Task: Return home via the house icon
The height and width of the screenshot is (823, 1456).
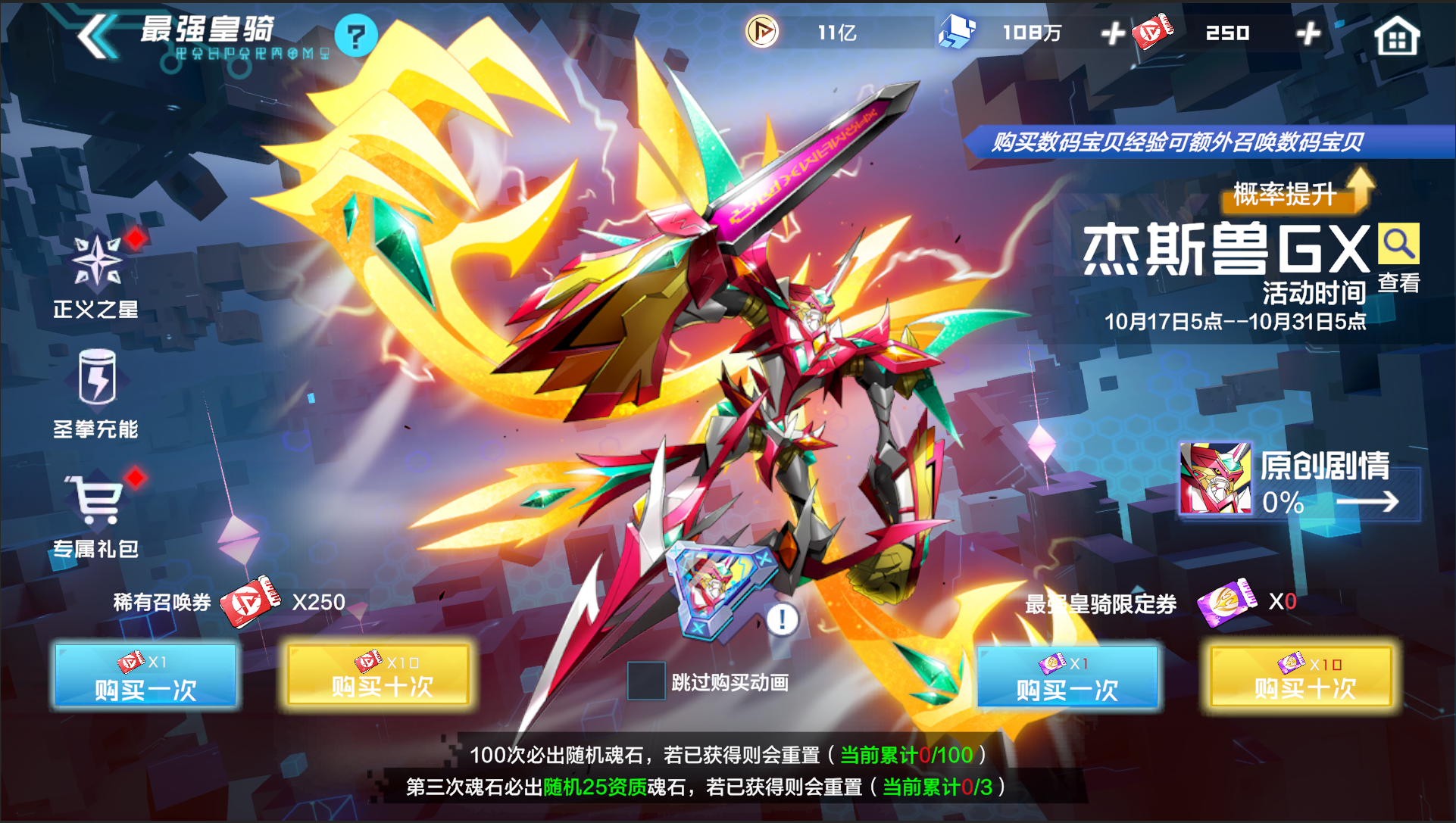Action: 1398,35
